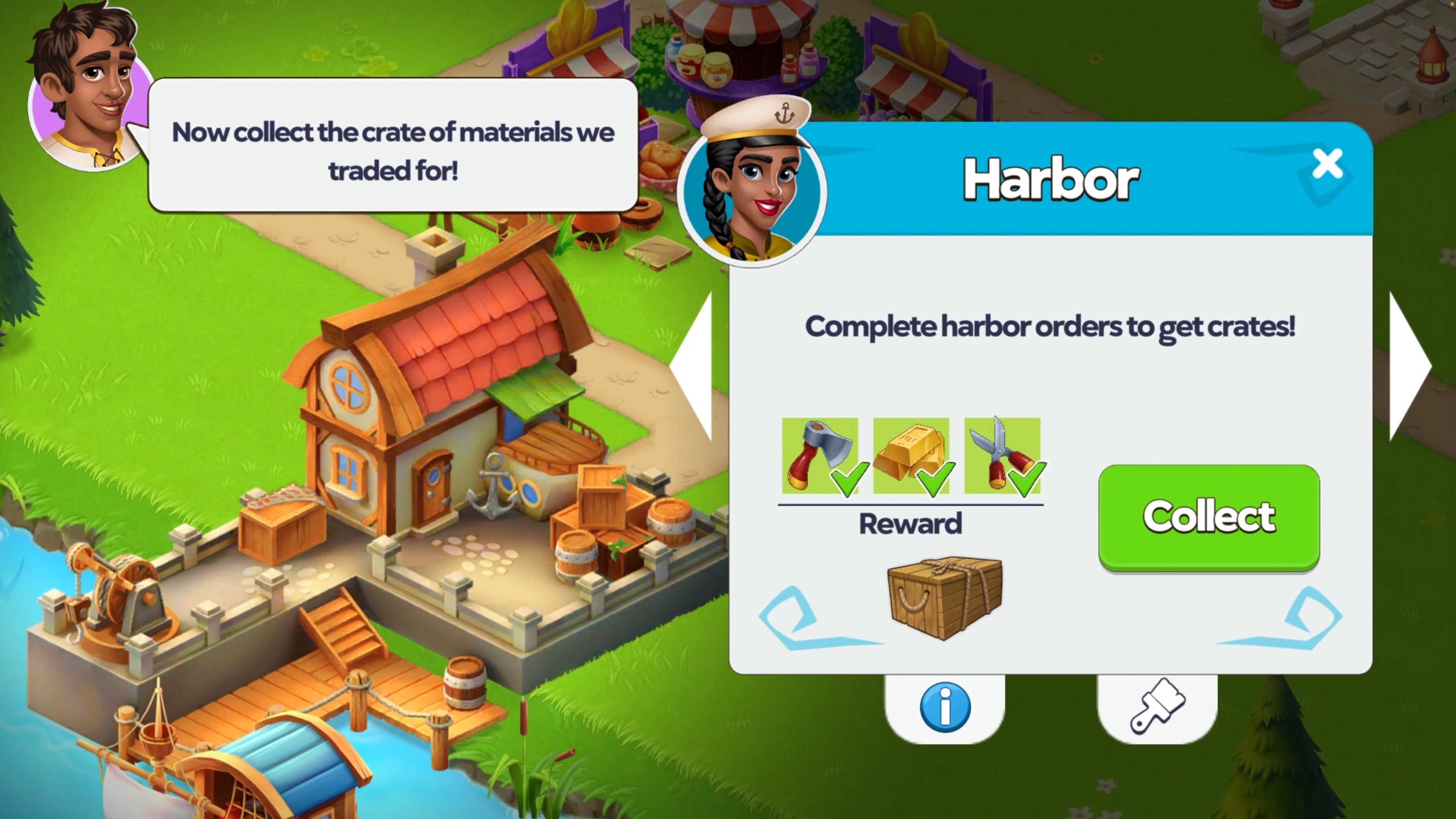
Task: Select the garden shears order item
Action: (1002, 456)
